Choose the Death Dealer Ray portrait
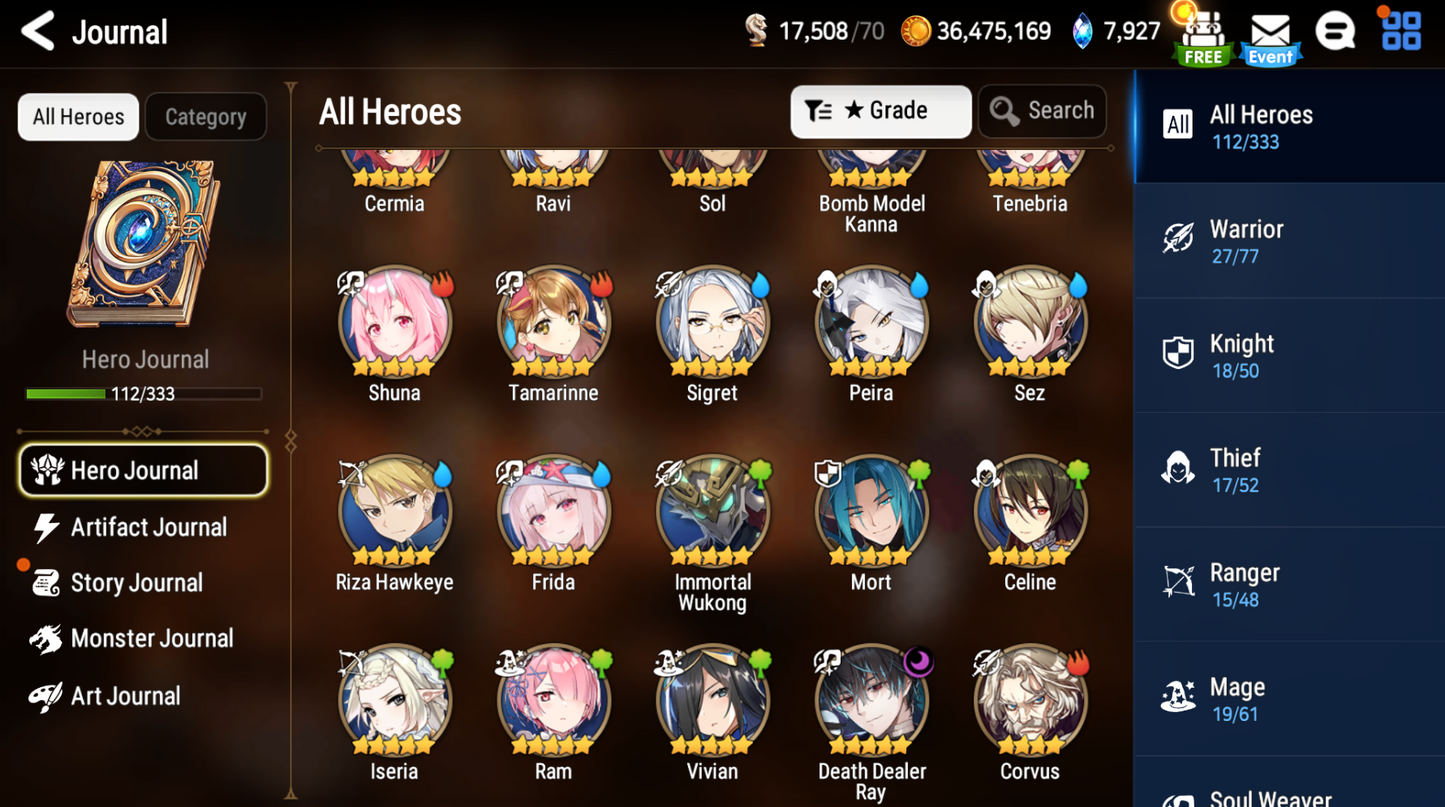The height and width of the screenshot is (807, 1445). [x=871, y=700]
